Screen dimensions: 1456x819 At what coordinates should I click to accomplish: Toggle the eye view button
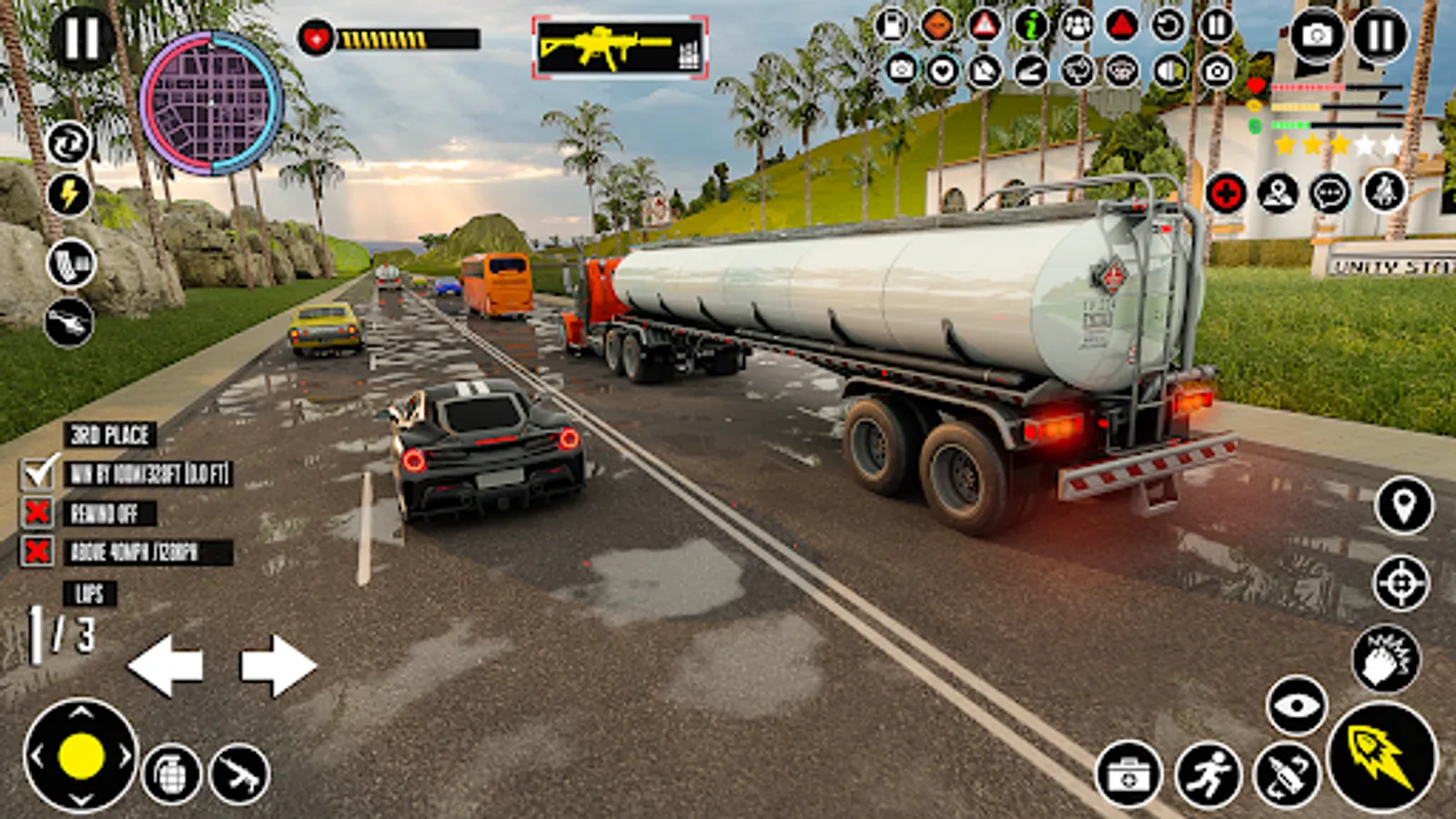click(x=1296, y=705)
